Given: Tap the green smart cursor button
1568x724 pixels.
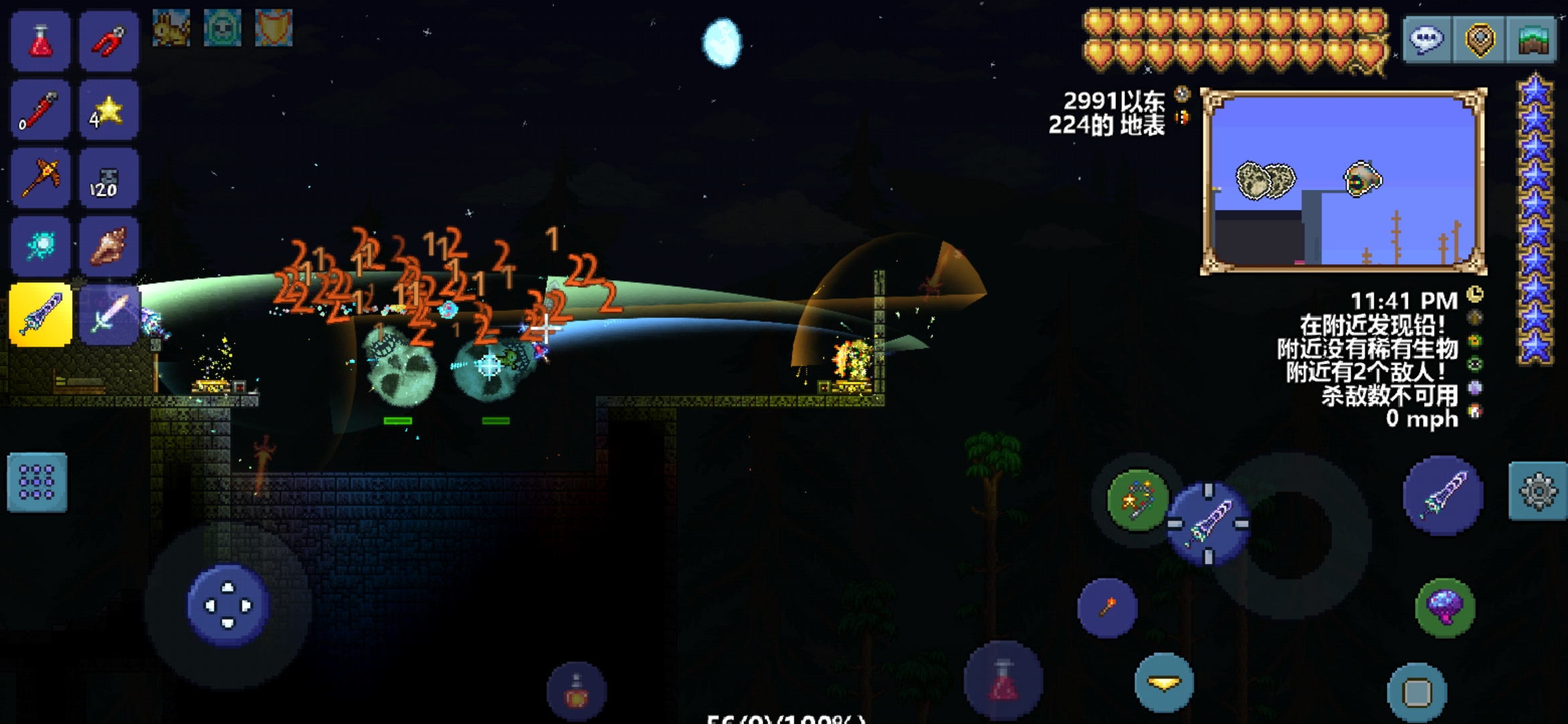Looking at the screenshot, I should 1137,499.
